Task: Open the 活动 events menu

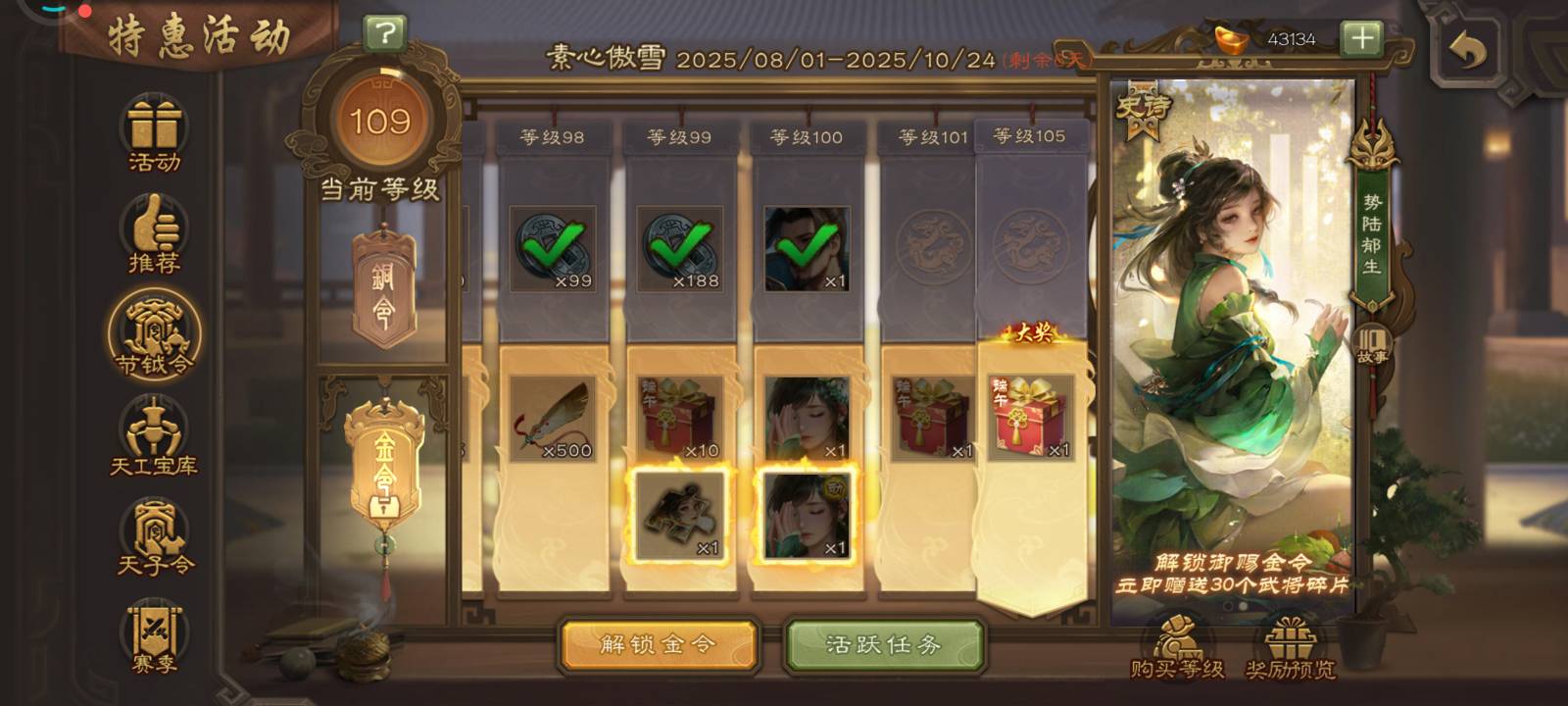Action: 155,136
